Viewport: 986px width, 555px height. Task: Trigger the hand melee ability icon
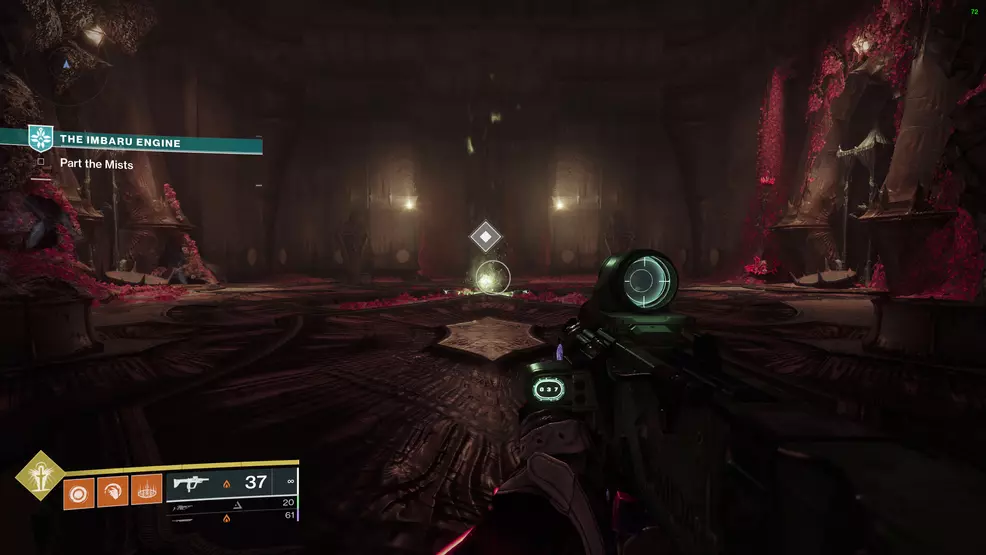[x=112, y=491]
